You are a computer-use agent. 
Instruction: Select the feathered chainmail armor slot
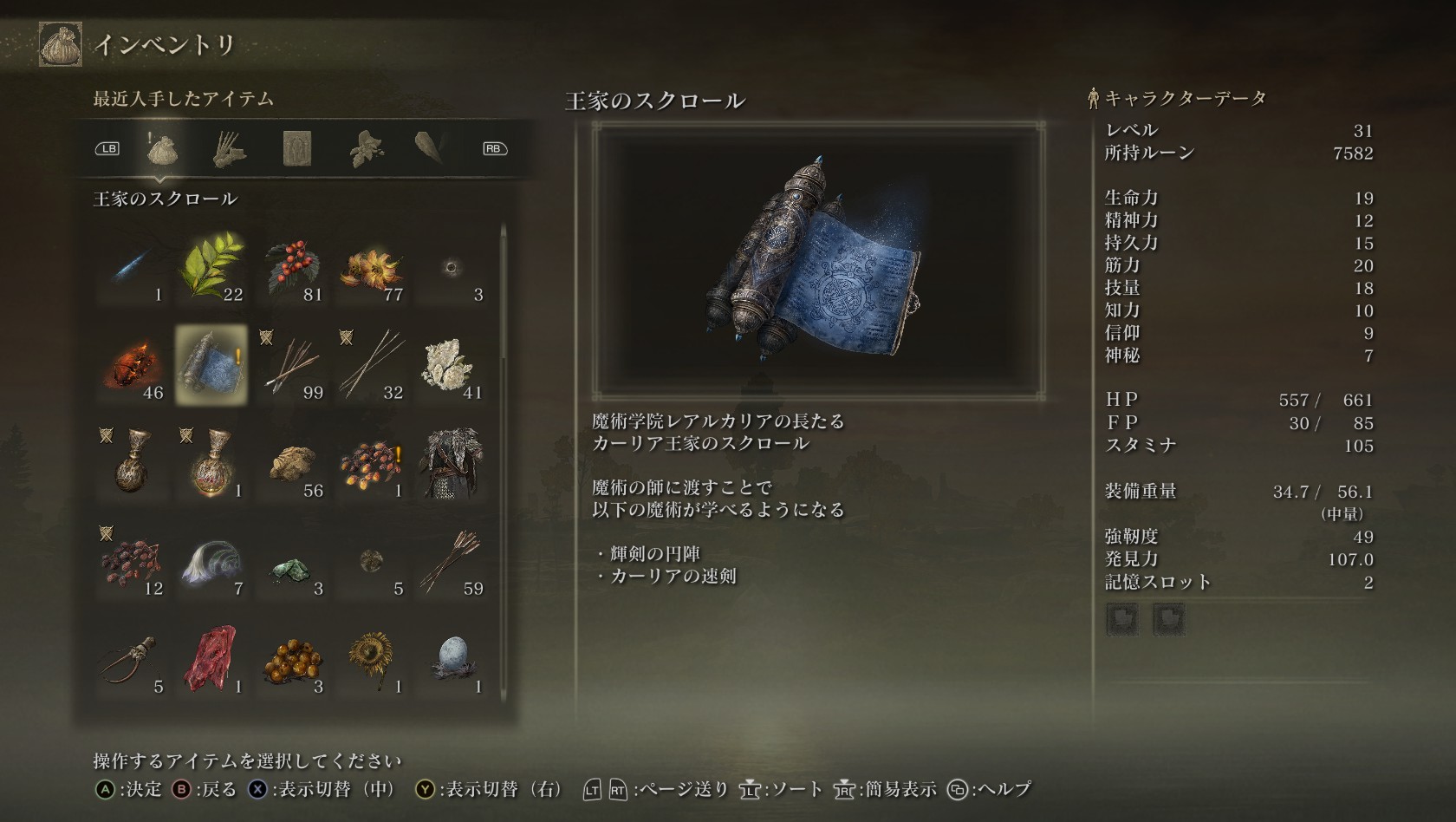click(452, 463)
